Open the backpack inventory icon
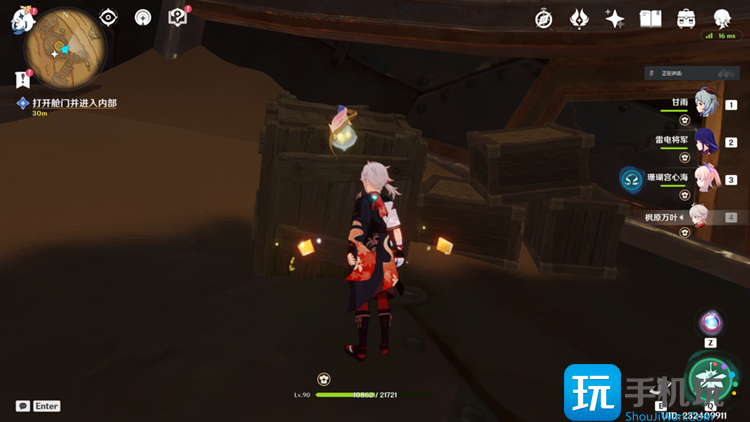Screen dimensions: 750x422 686,19
